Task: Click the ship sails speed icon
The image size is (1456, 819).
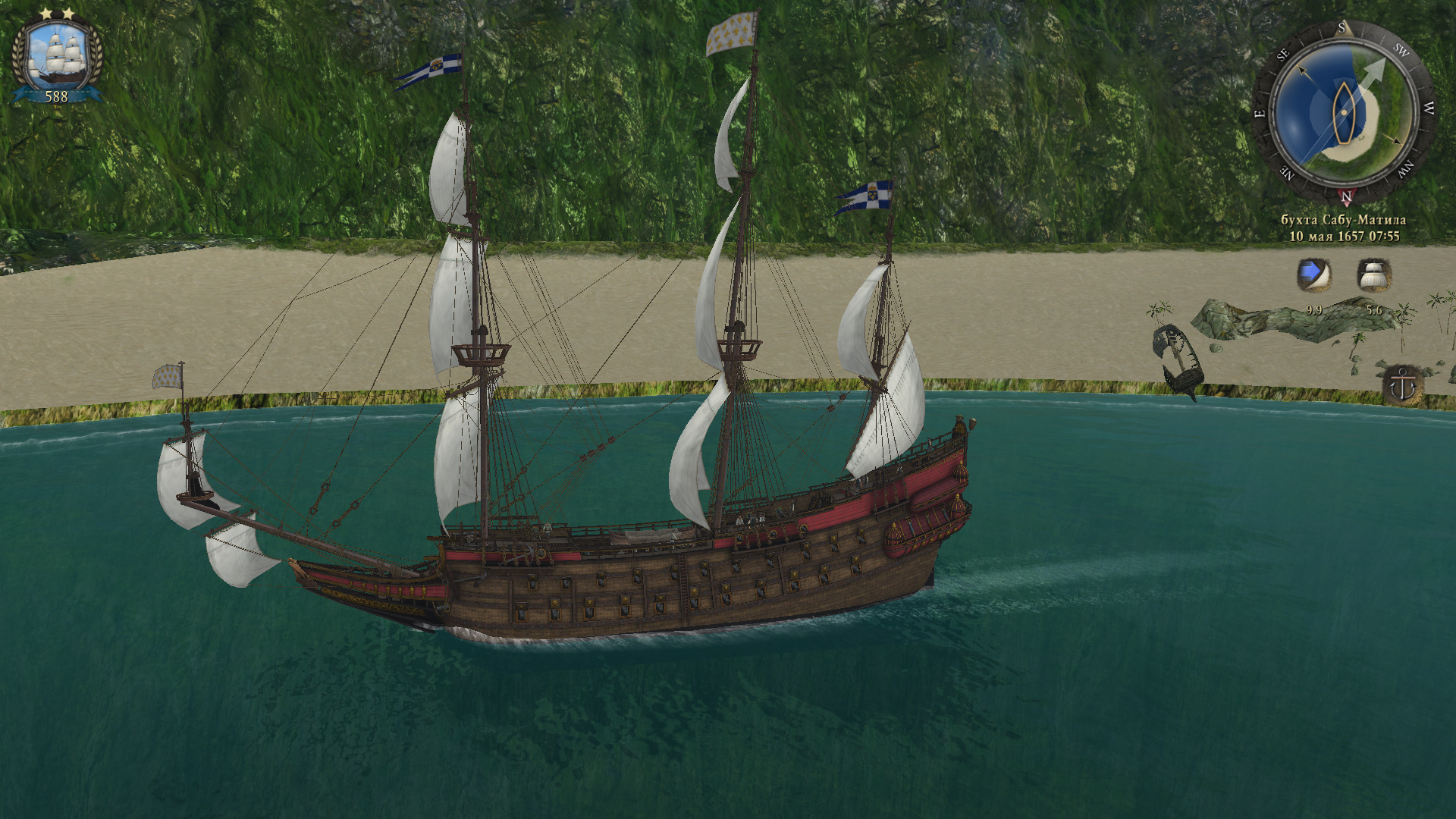Action: 1373,275
